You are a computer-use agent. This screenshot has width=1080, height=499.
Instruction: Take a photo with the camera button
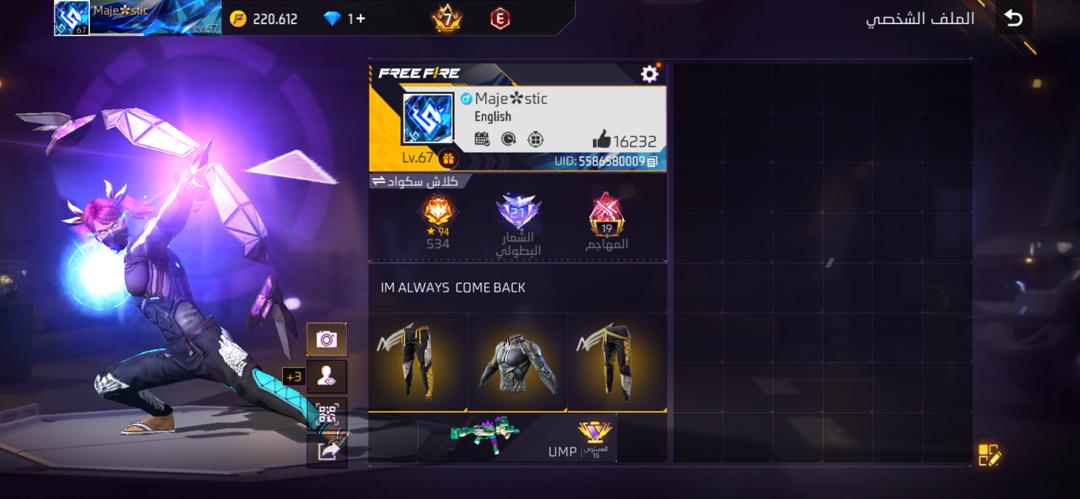pyautogui.click(x=327, y=339)
